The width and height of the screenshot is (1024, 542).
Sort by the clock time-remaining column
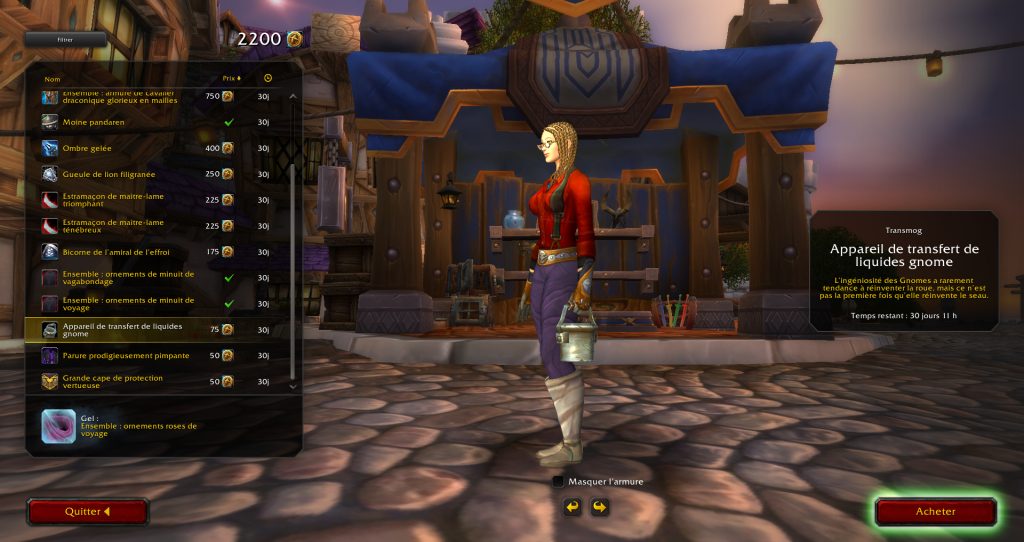click(268, 78)
